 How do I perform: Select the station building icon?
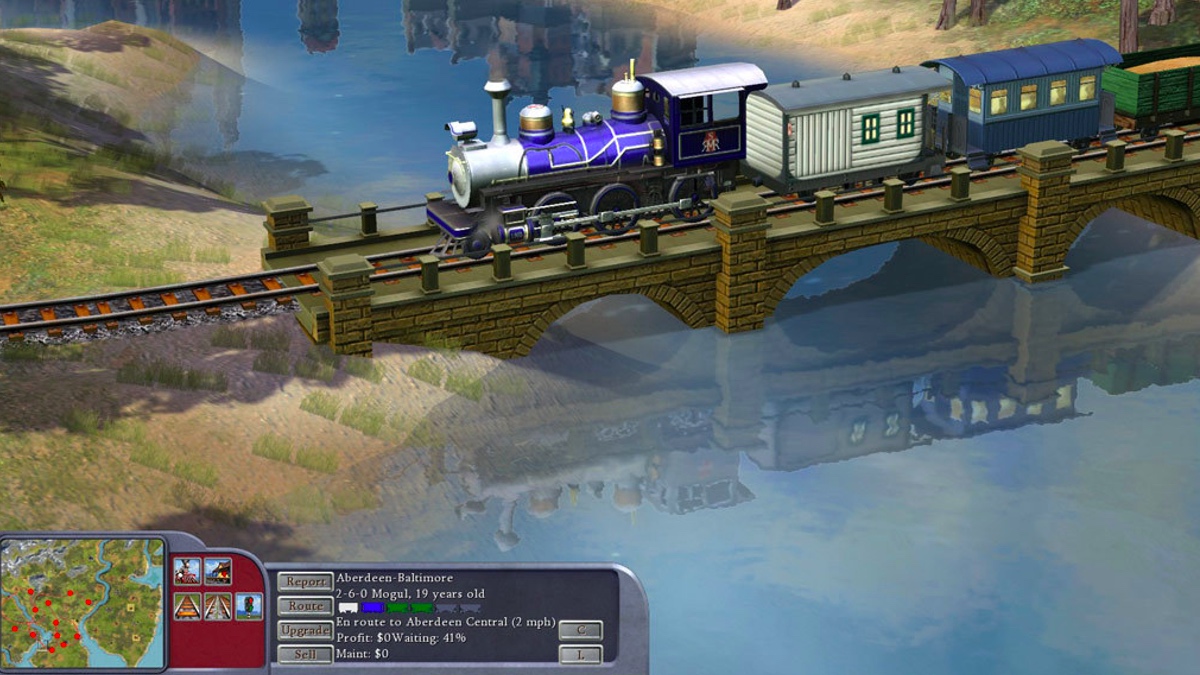(x=218, y=571)
